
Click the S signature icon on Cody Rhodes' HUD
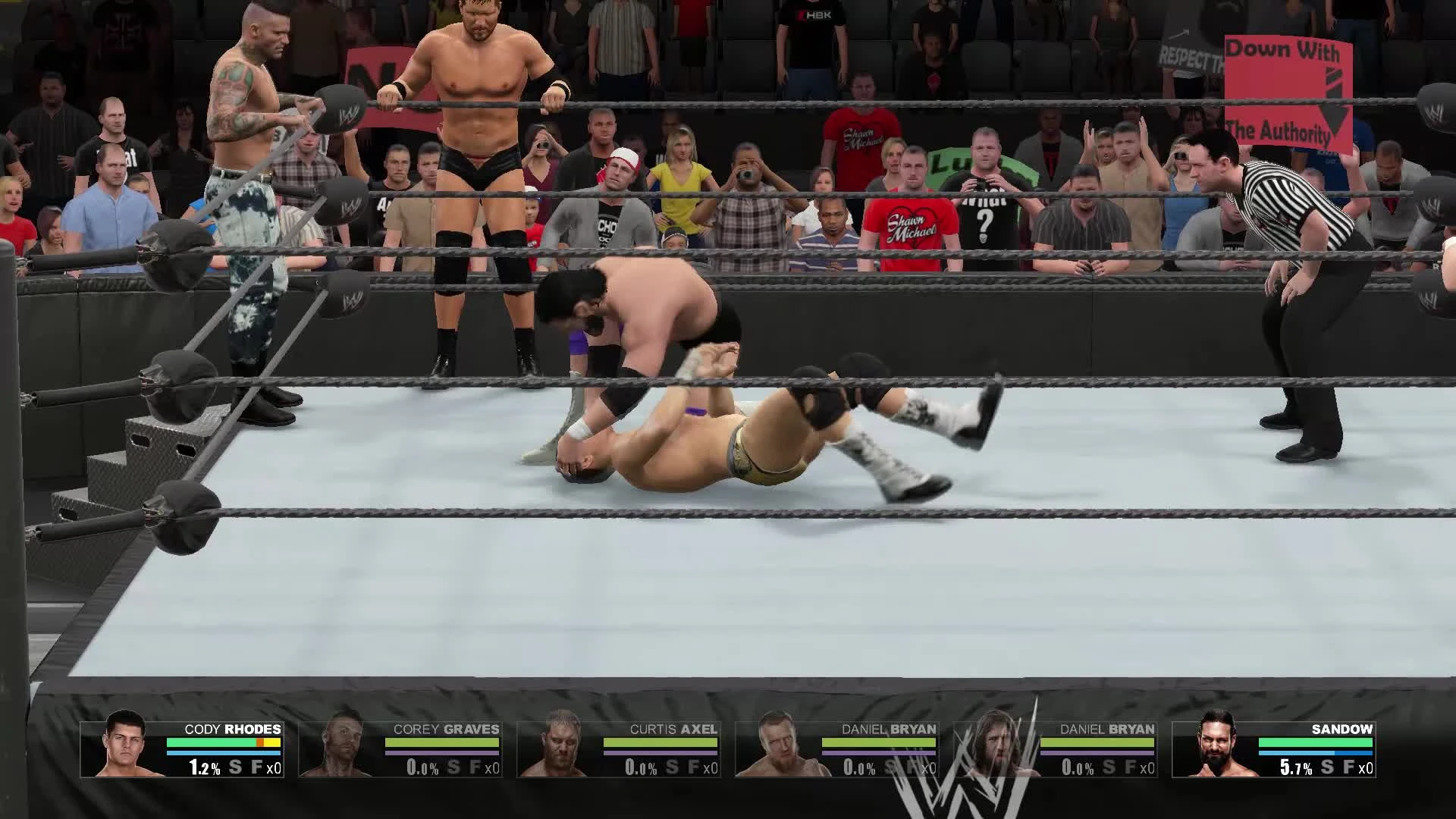pos(236,767)
